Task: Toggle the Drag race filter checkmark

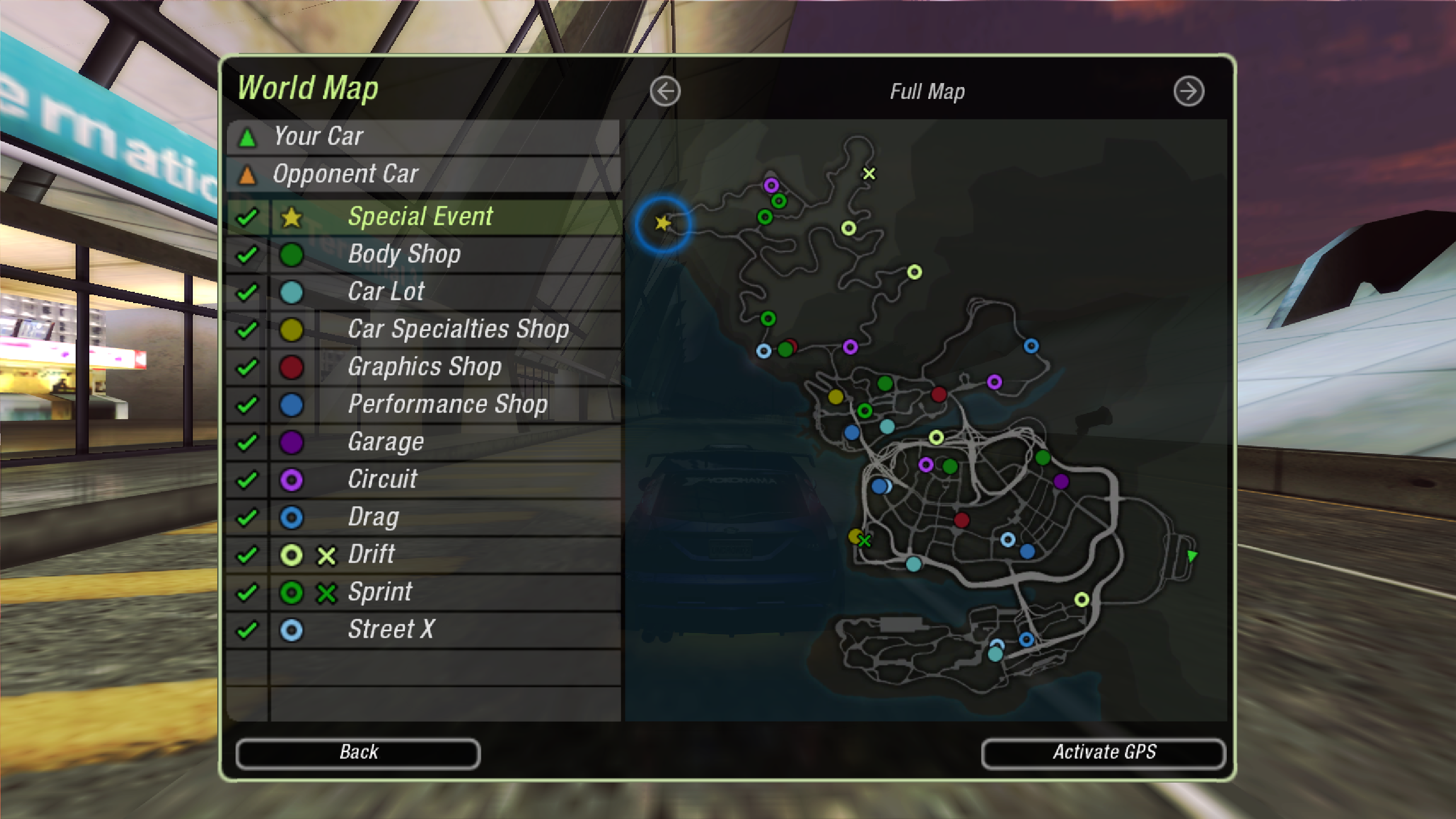Action: tap(247, 518)
